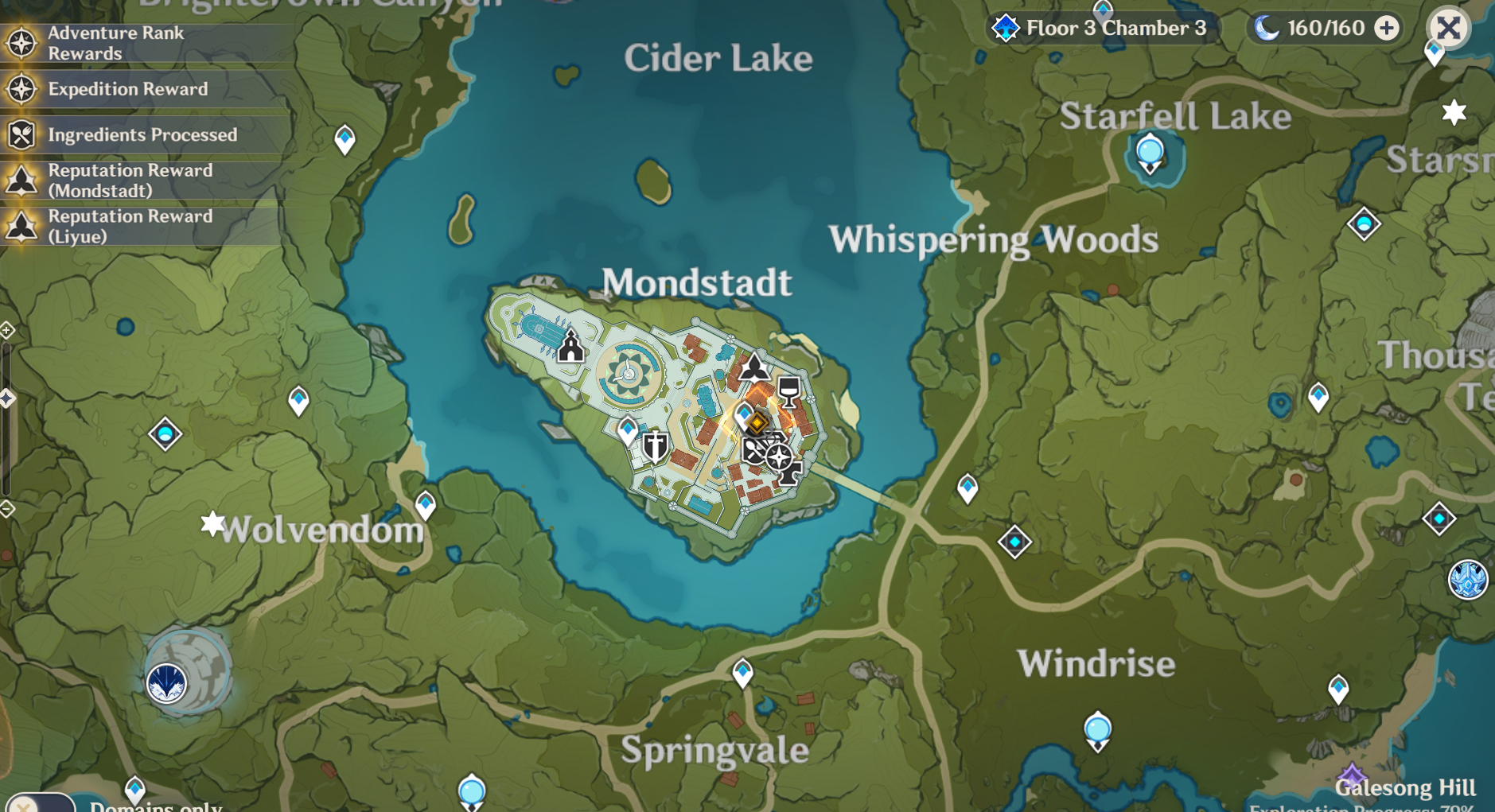Click the wolf boss marker in Wolvendom
This screenshot has width=1495, height=812.
click(x=167, y=682)
